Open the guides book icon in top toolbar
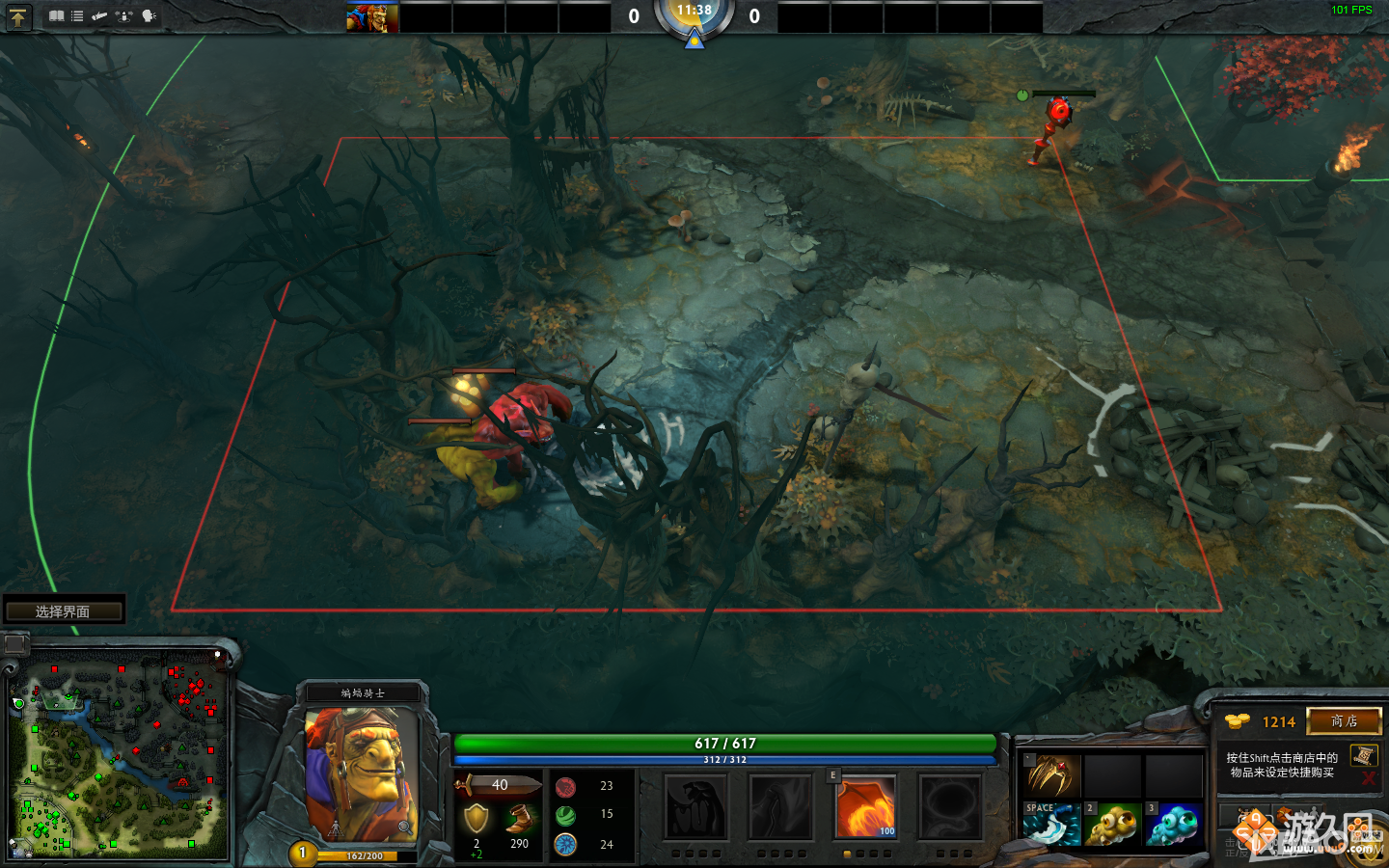 coord(57,16)
